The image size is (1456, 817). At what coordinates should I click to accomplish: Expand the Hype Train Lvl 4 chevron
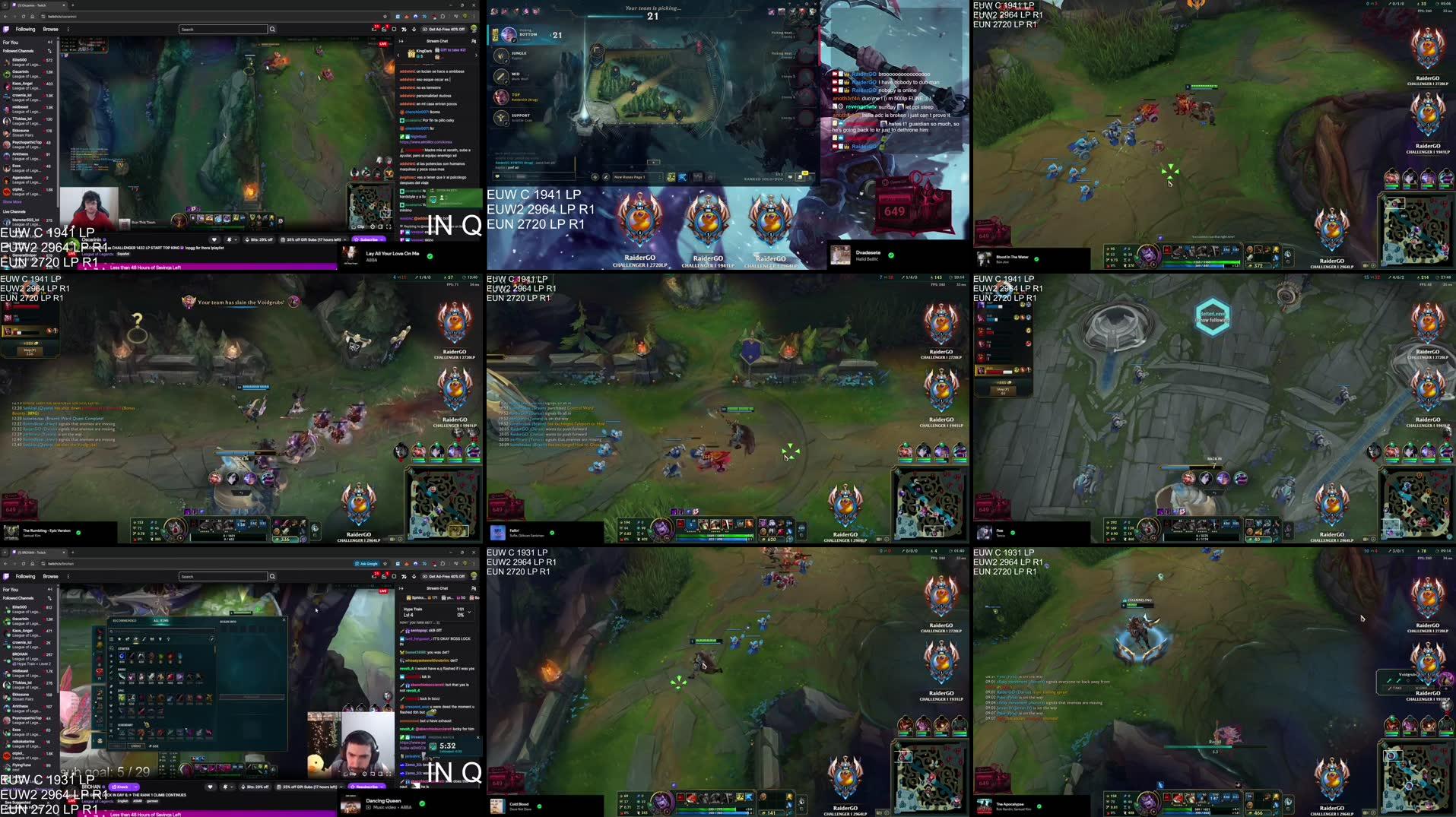pyautogui.click(x=469, y=612)
